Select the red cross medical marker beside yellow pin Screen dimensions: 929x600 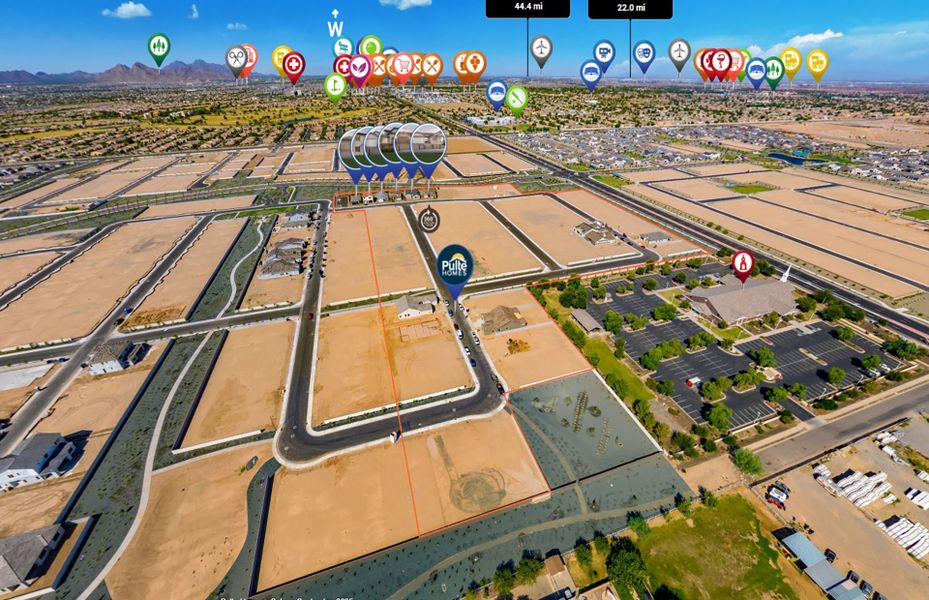pyautogui.click(x=294, y=65)
